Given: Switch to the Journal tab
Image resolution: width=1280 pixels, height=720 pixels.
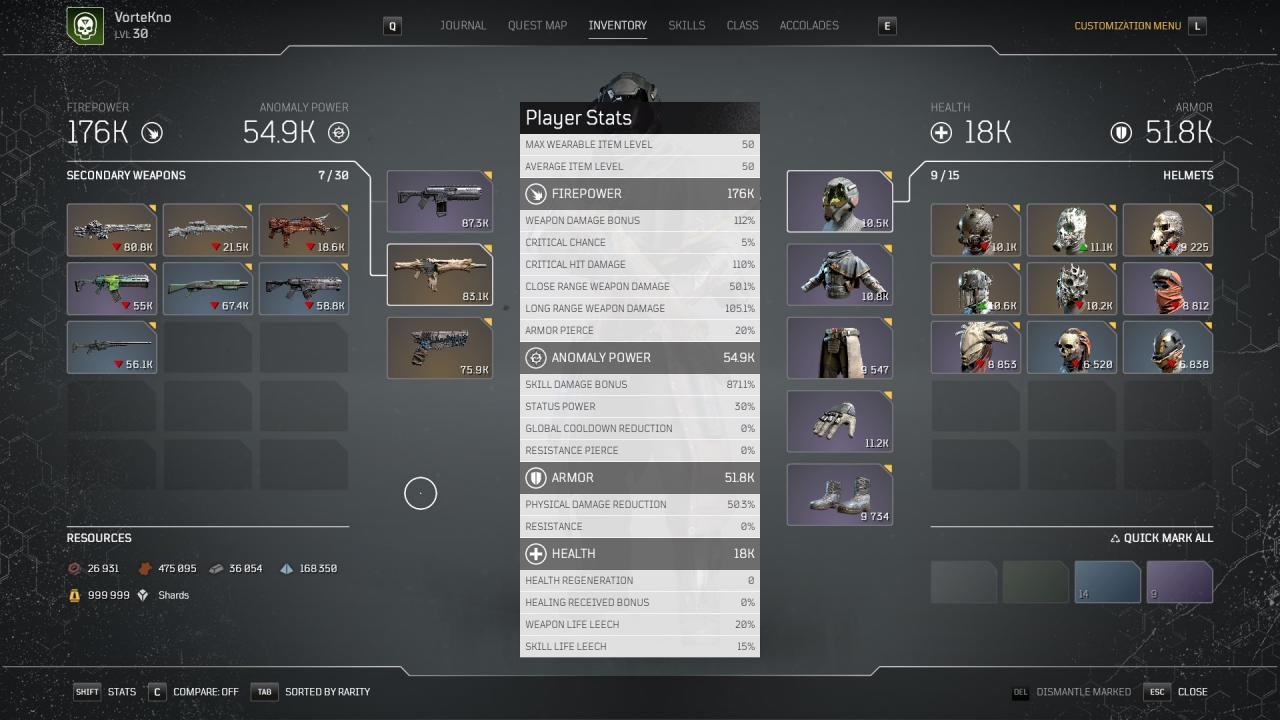Looking at the screenshot, I should [463, 26].
